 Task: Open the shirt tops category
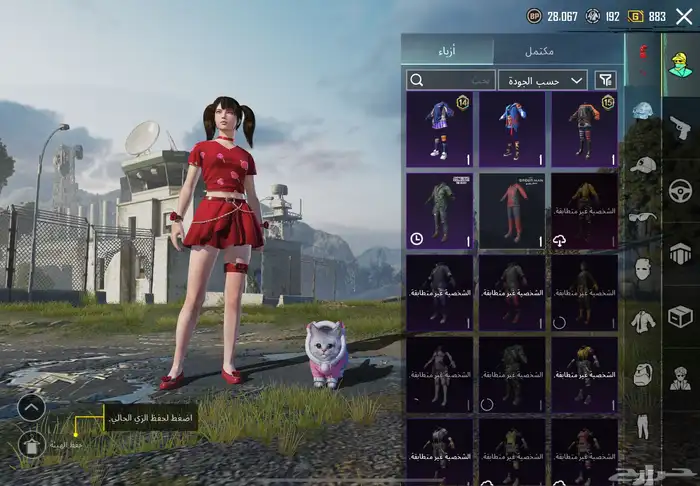(642, 320)
